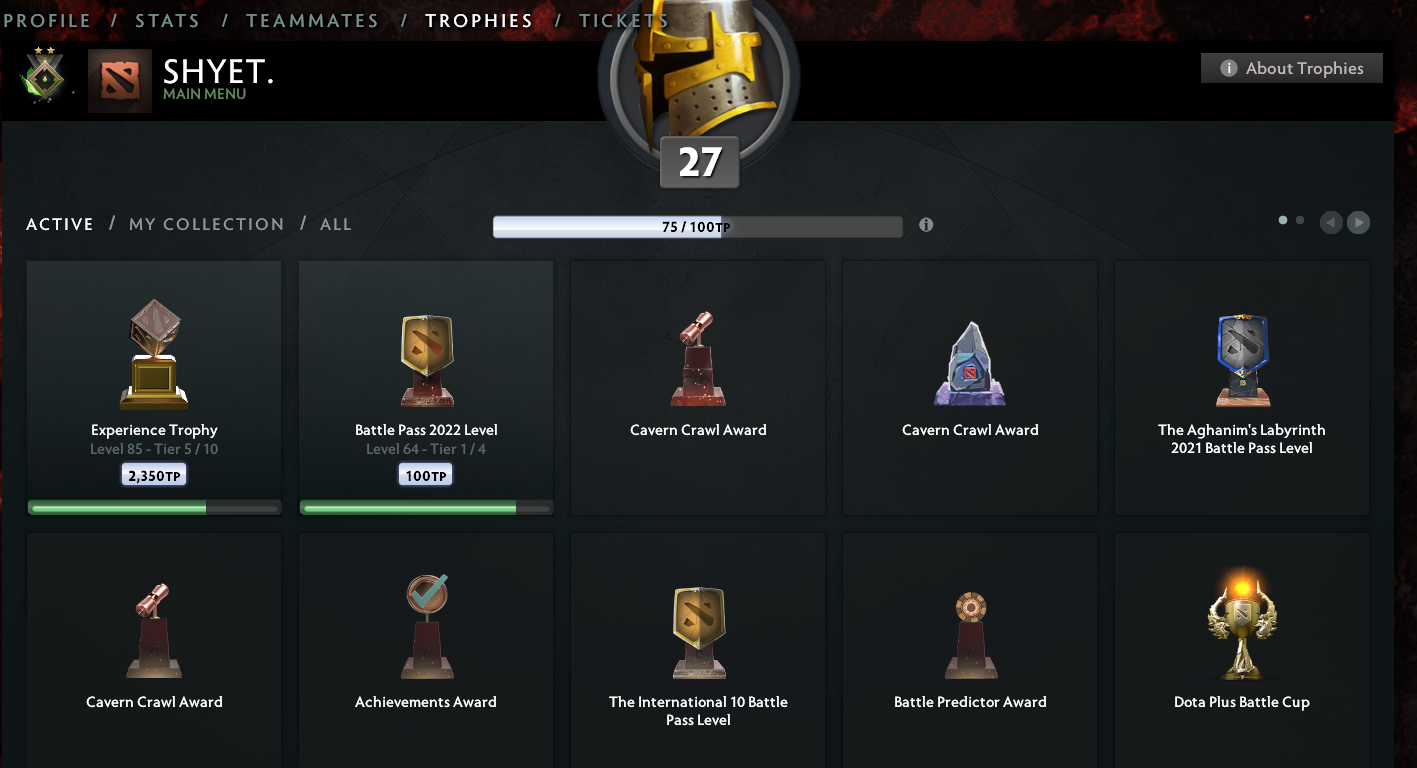The height and width of the screenshot is (768, 1417).
Task: Select the Aghanim's Labyrinth 2021 blue shield
Action: (1241, 360)
